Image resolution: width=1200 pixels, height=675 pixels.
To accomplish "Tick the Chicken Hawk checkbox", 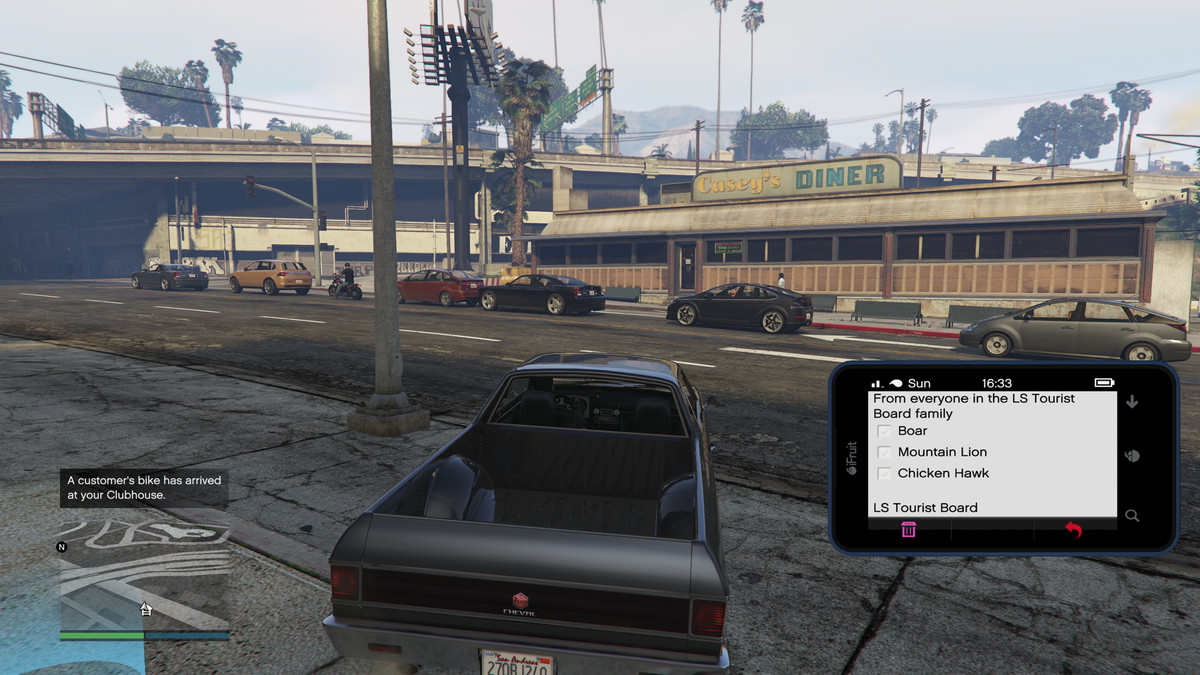I will tap(884, 473).
